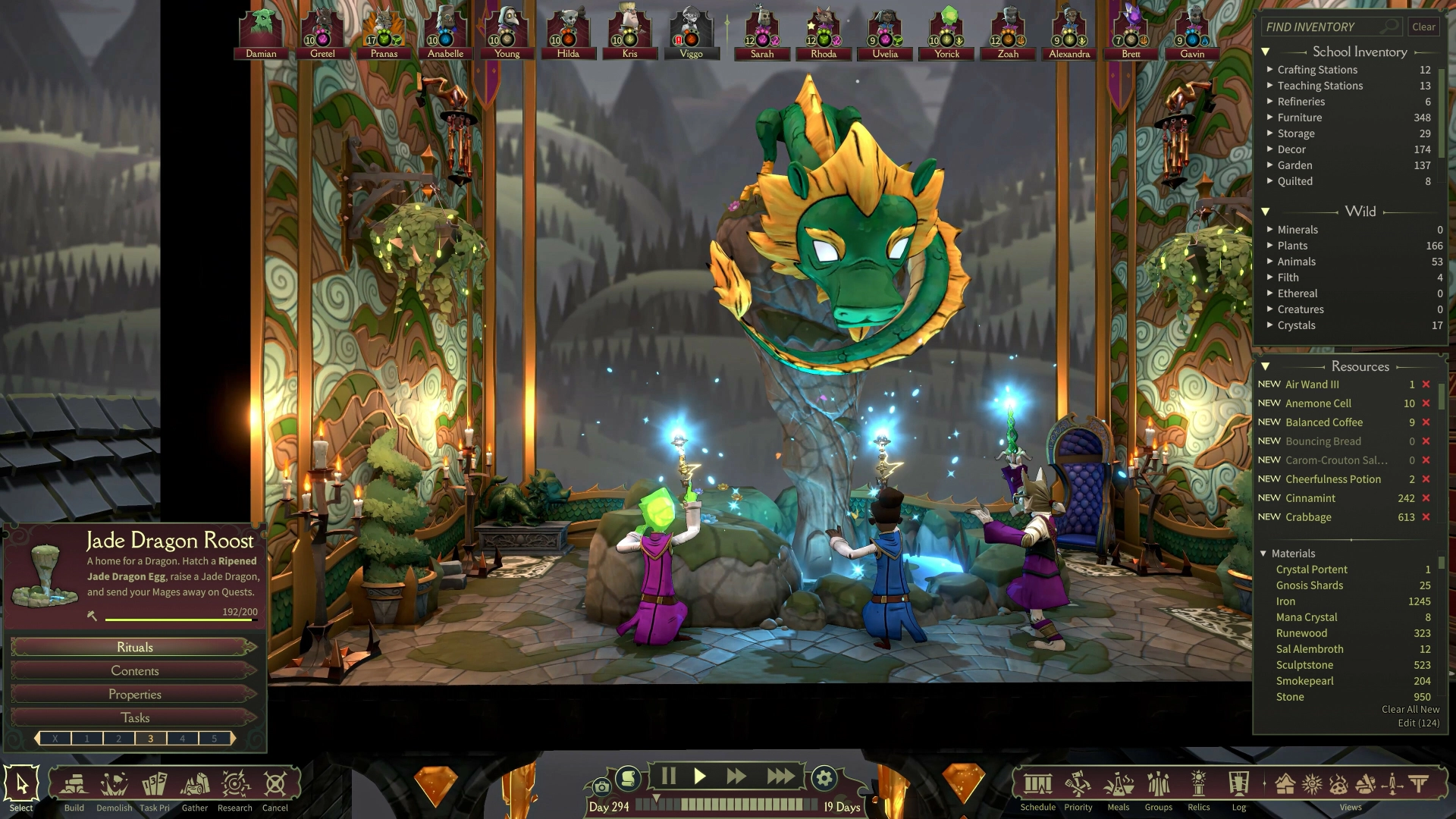Image resolution: width=1456 pixels, height=819 pixels.
Task: Open the Rituals section
Action: pyautogui.click(x=134, y=647)
